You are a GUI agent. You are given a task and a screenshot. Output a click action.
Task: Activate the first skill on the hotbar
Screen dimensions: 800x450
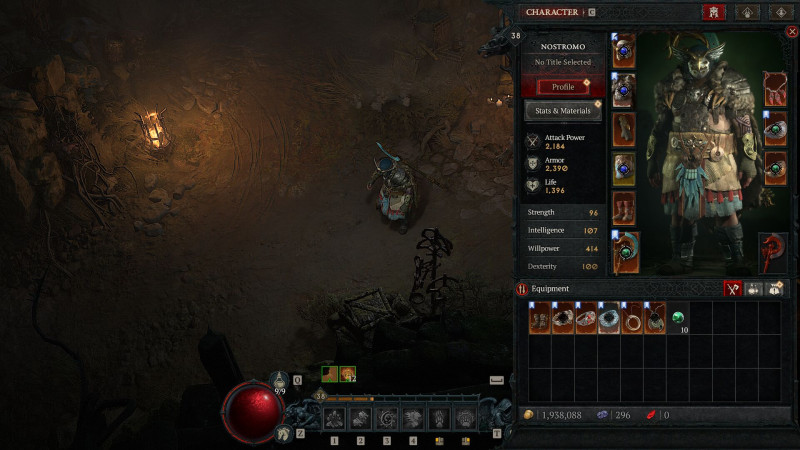click(334, 418)
